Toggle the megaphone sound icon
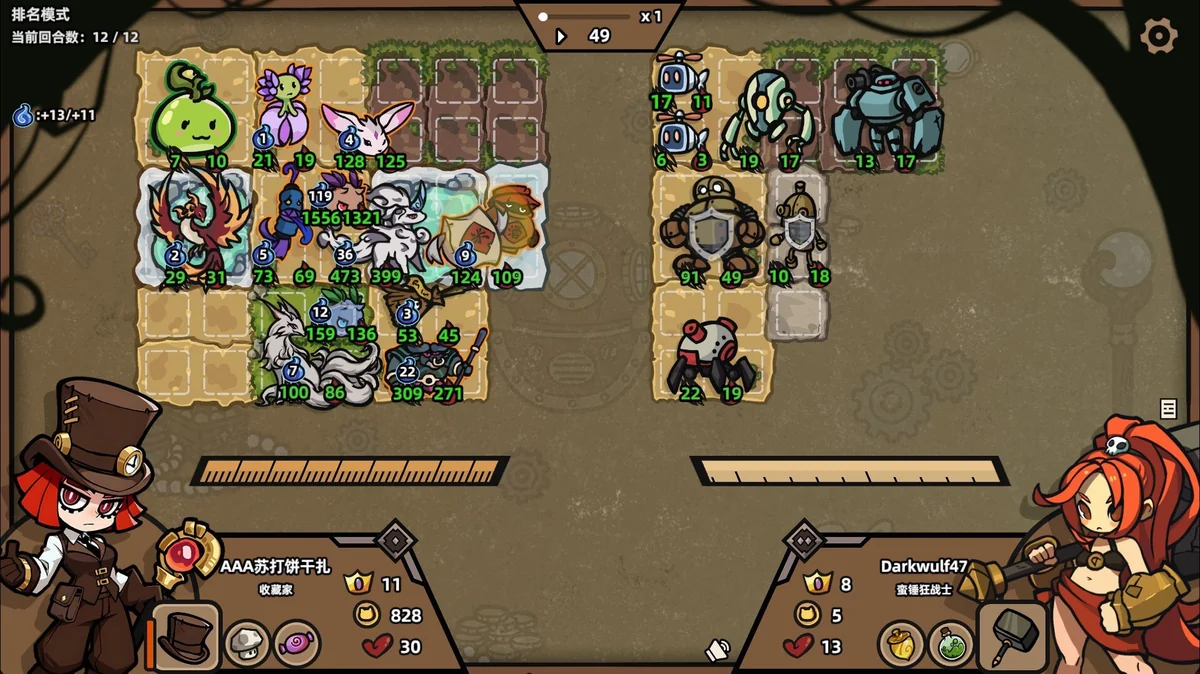This screenshot has height=674, width=1200. 717,650
